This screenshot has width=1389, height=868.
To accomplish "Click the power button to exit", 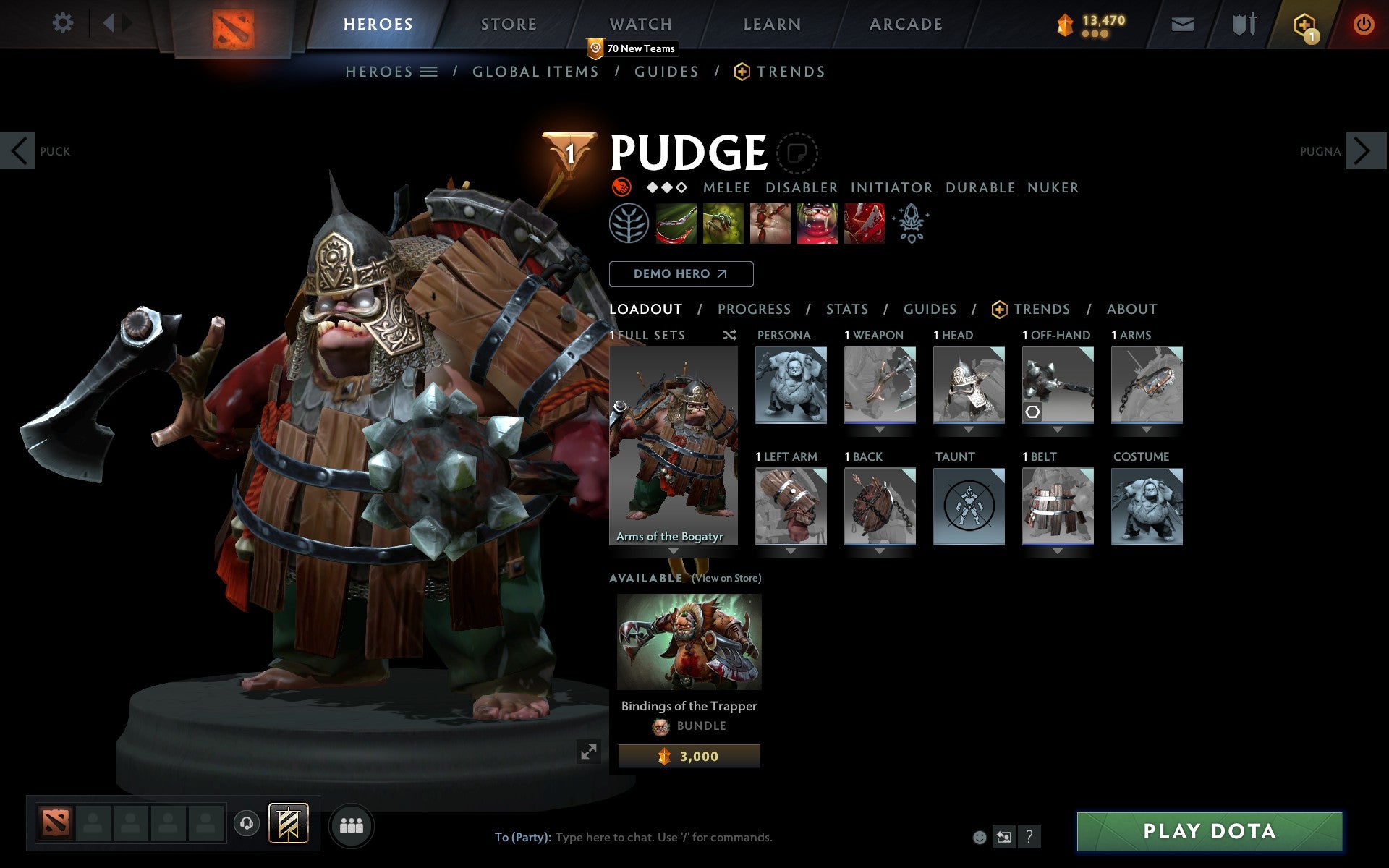I will (x=1364, y=23).
